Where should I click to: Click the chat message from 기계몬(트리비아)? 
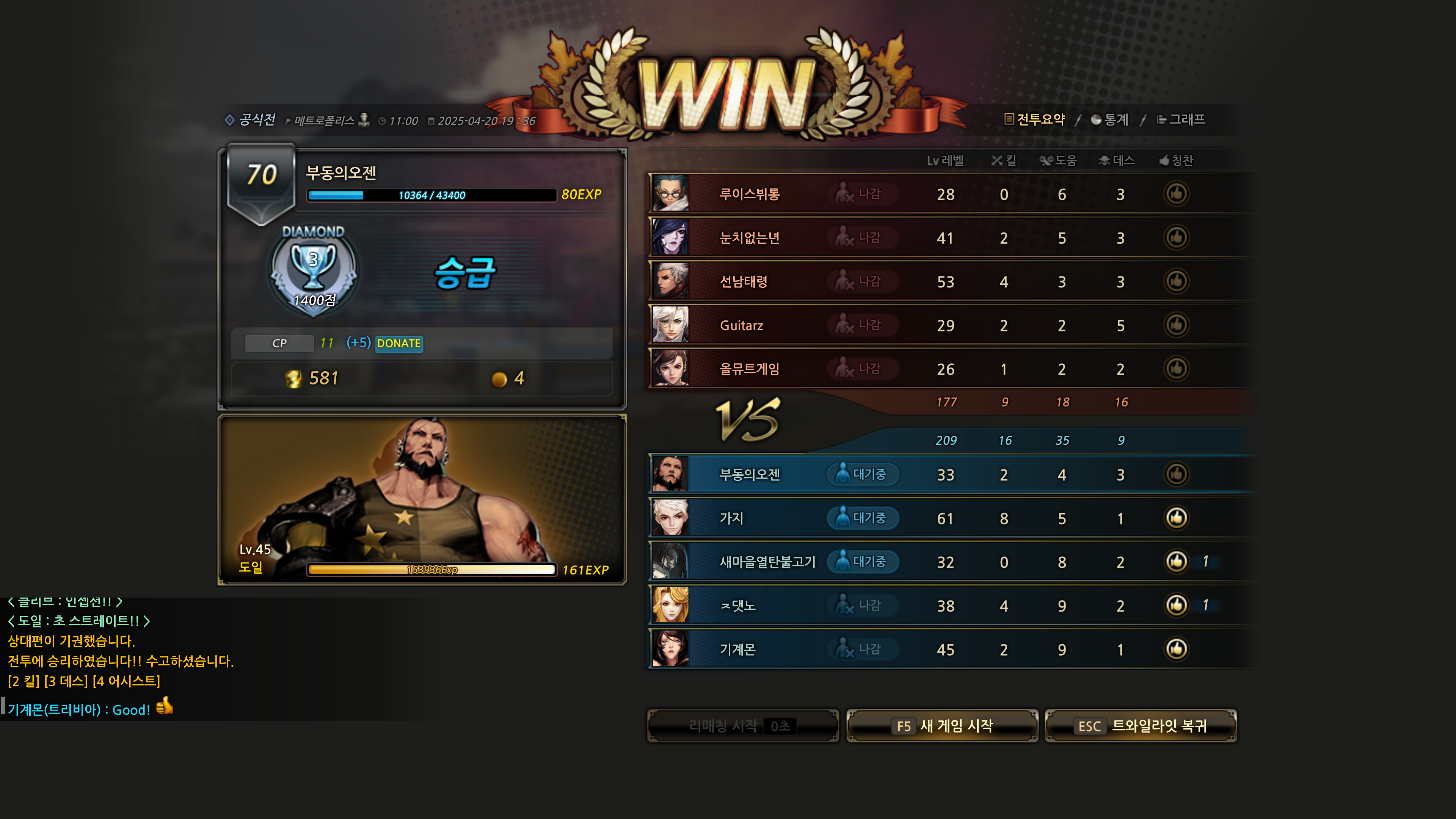pos(79,709)
